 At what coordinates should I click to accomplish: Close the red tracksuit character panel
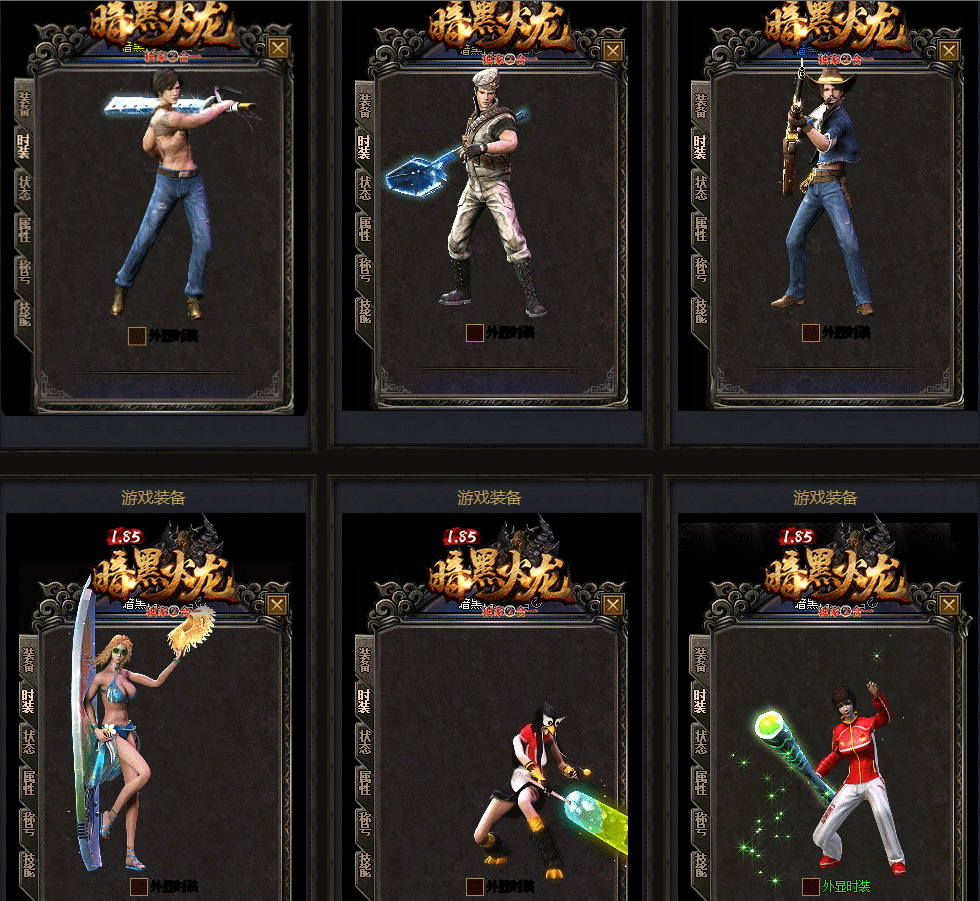[x=950, y=604]
